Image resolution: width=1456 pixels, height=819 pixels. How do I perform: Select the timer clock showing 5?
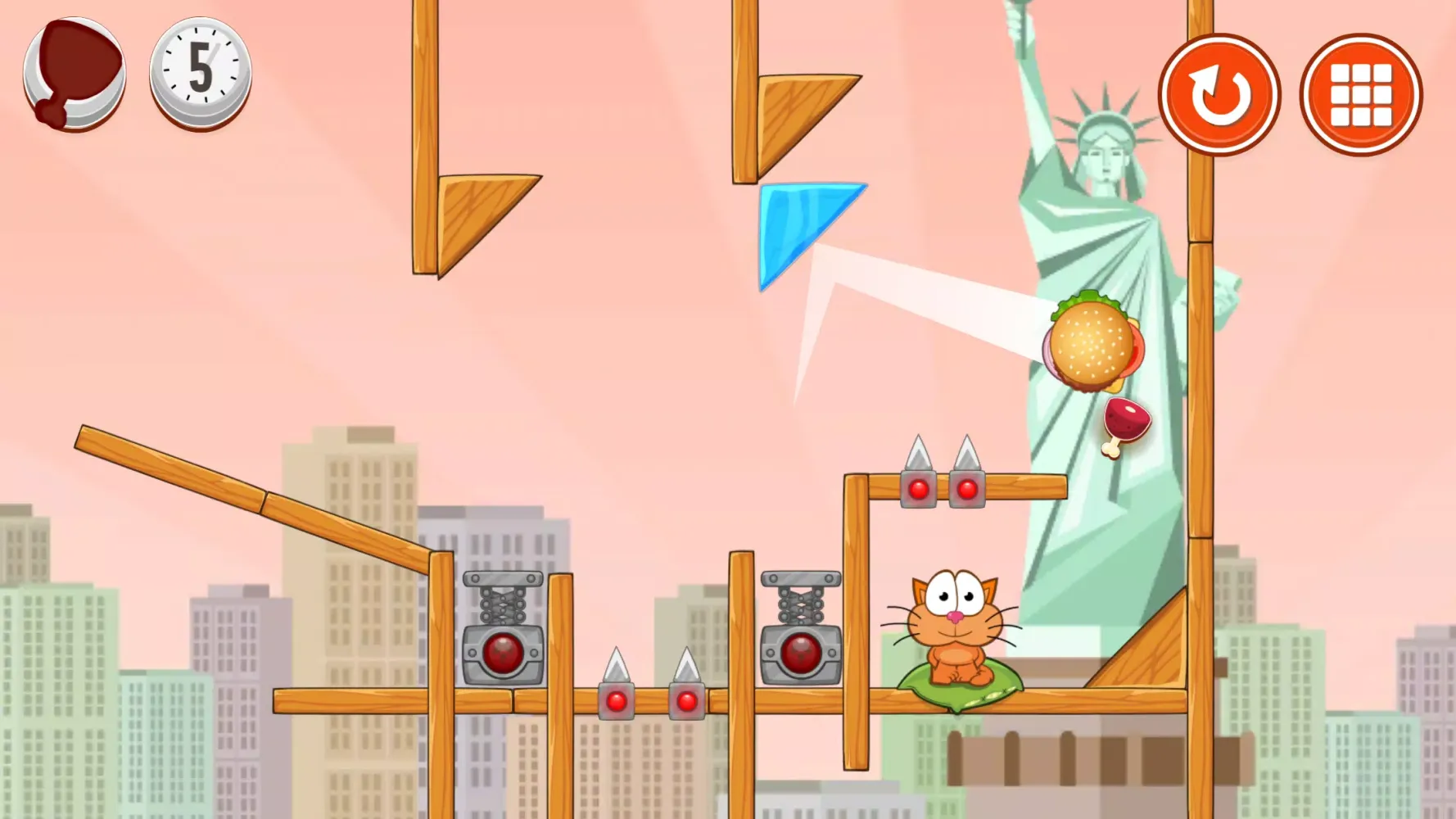[x=199, y=72]
